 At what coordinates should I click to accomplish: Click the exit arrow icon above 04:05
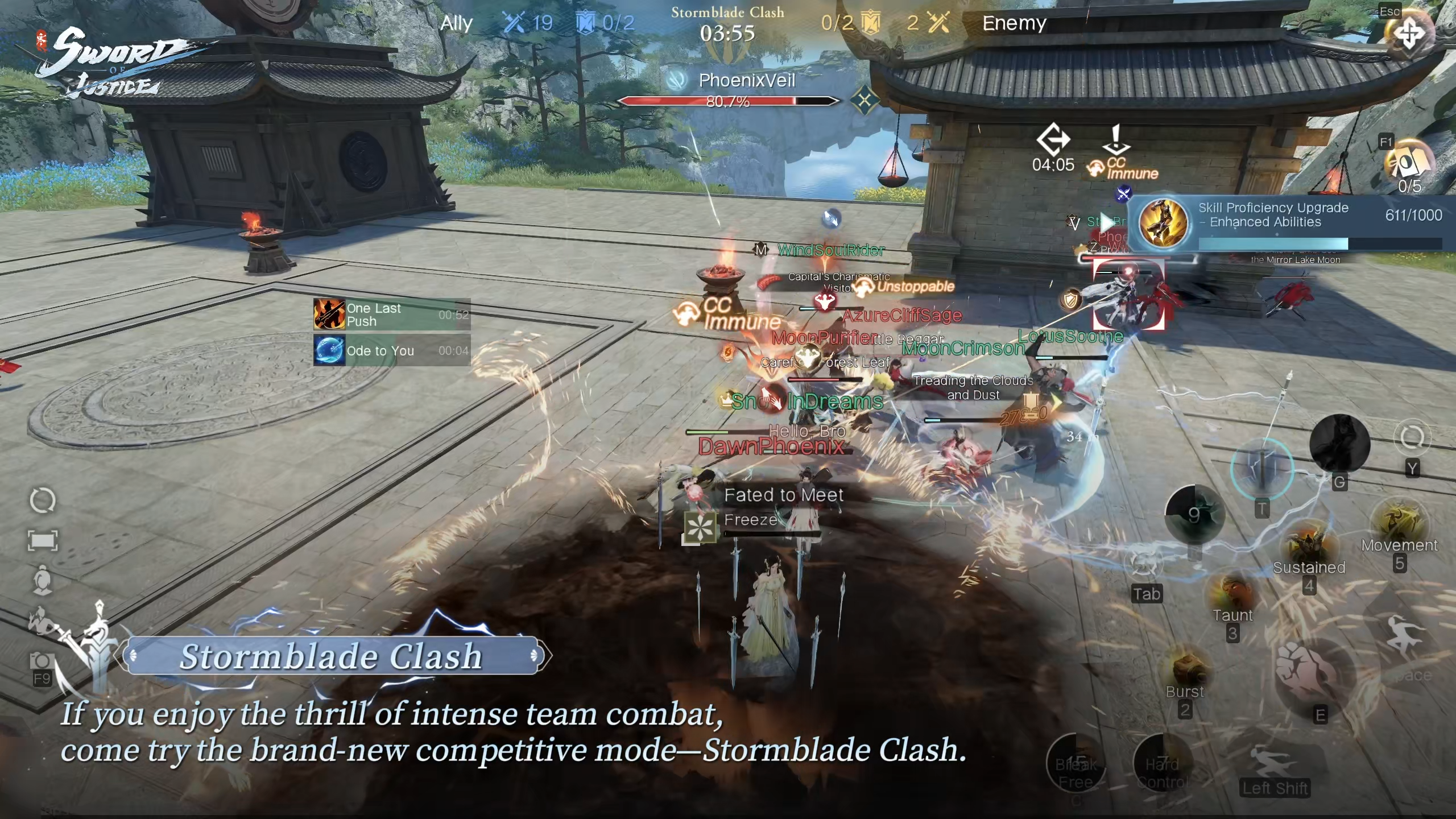[x=1053, y=139]
